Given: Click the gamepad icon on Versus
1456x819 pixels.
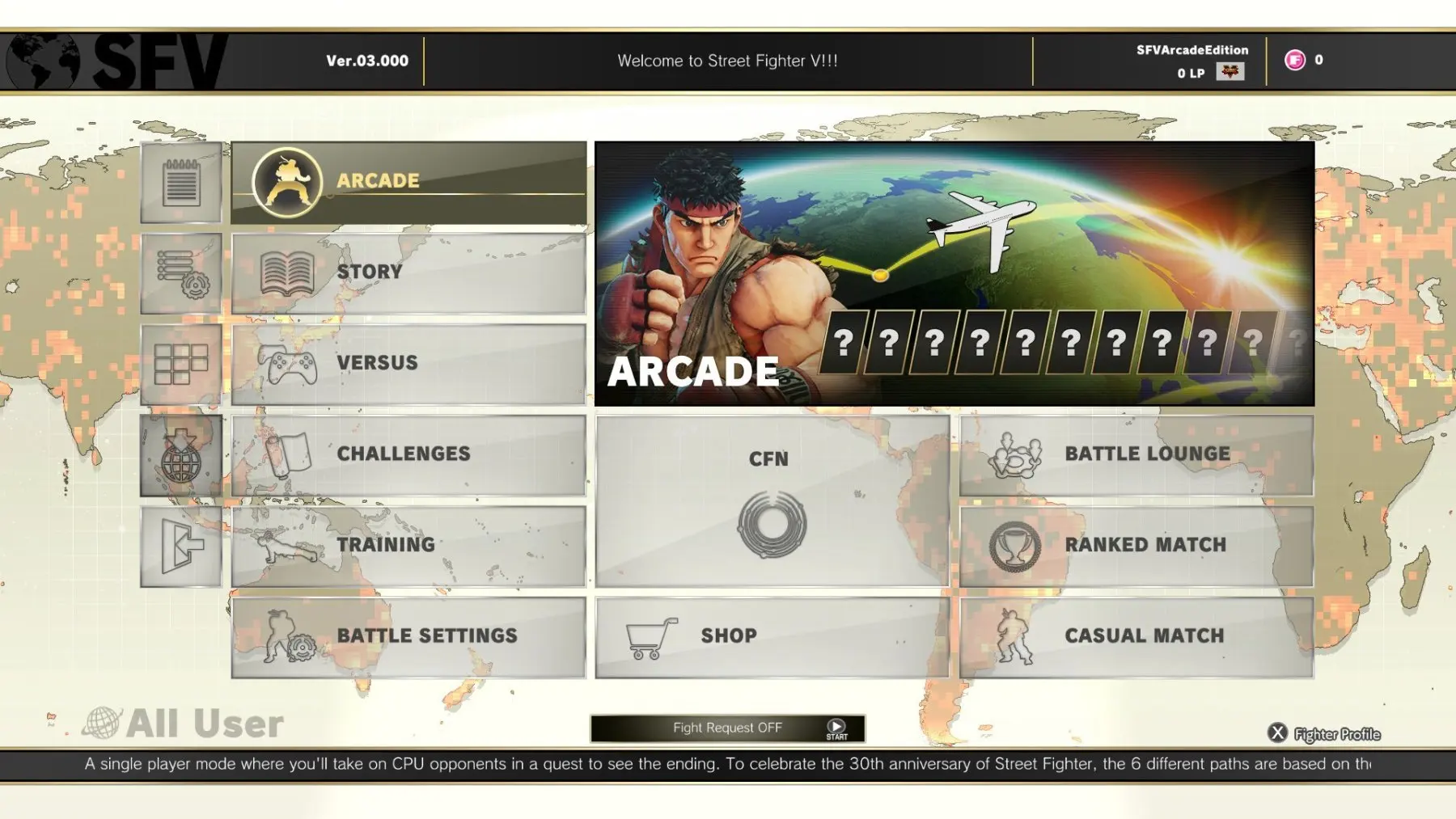Looking at the screenshot, I should click(x=291, y=363).
